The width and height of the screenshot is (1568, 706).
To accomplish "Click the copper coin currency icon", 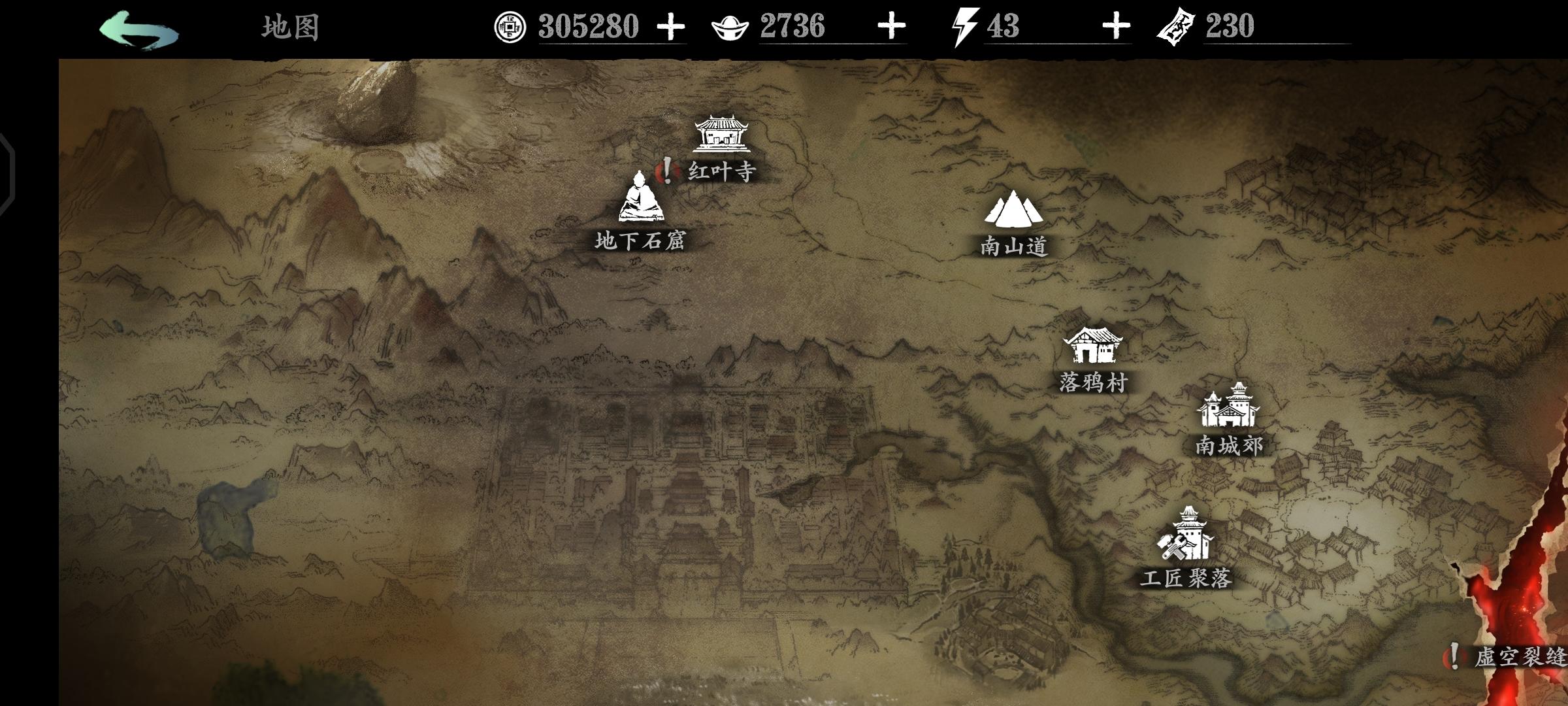I will coord(510,27).
